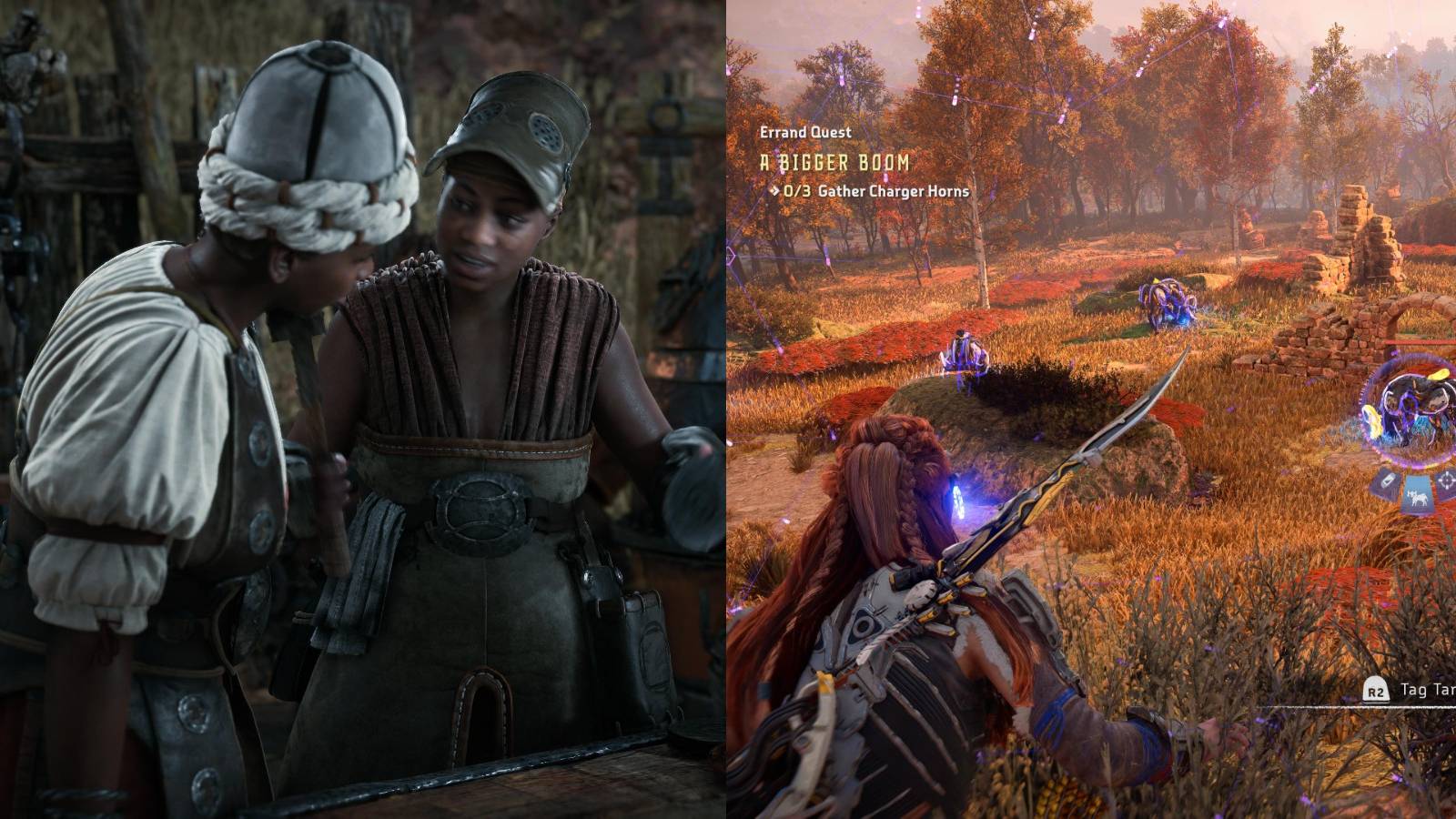This screenshot has width=1456, height=819.
Task: Click the diamond marker beside the quest objective
Action: [x=776, y=192]
